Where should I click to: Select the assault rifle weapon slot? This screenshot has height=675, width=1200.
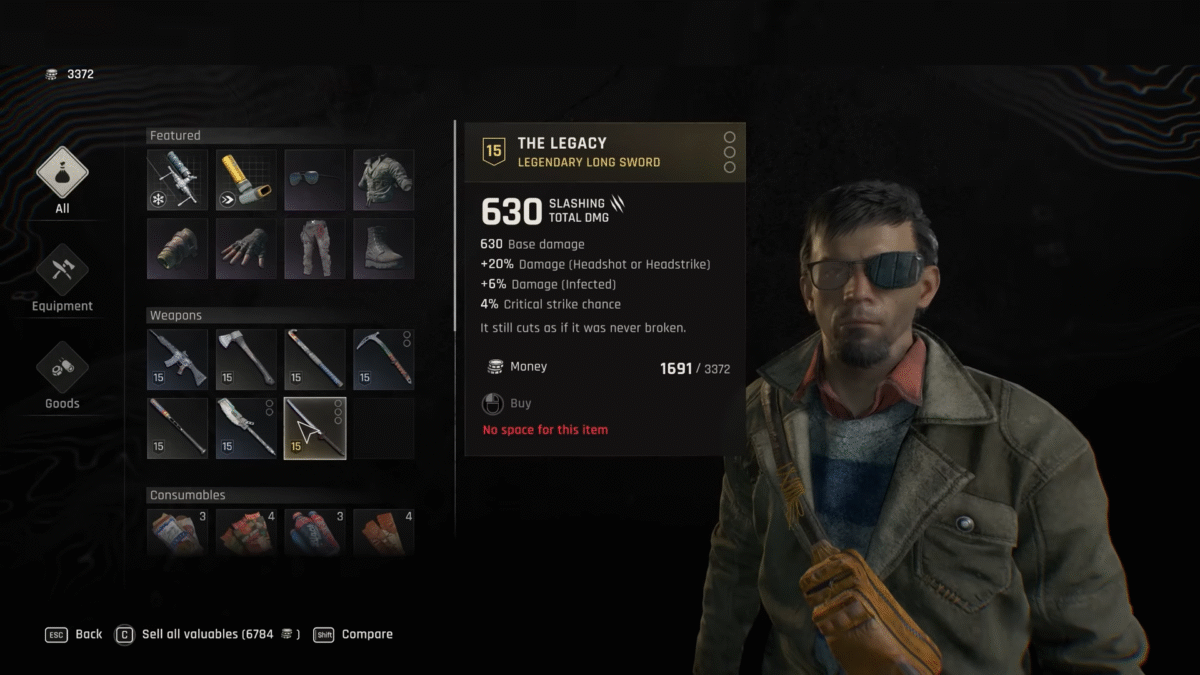coord(177,359)
